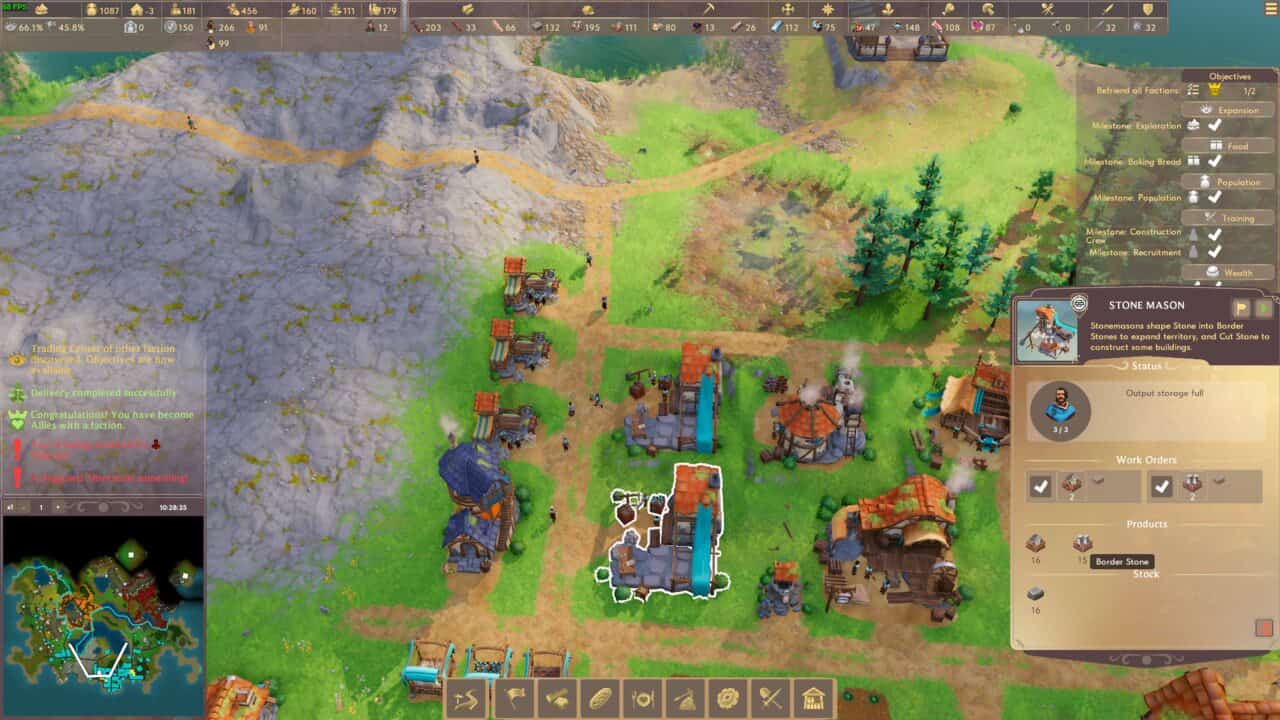Open the wood production build menu
Viewport: 1280px width, 720px height.
[557, 700]
